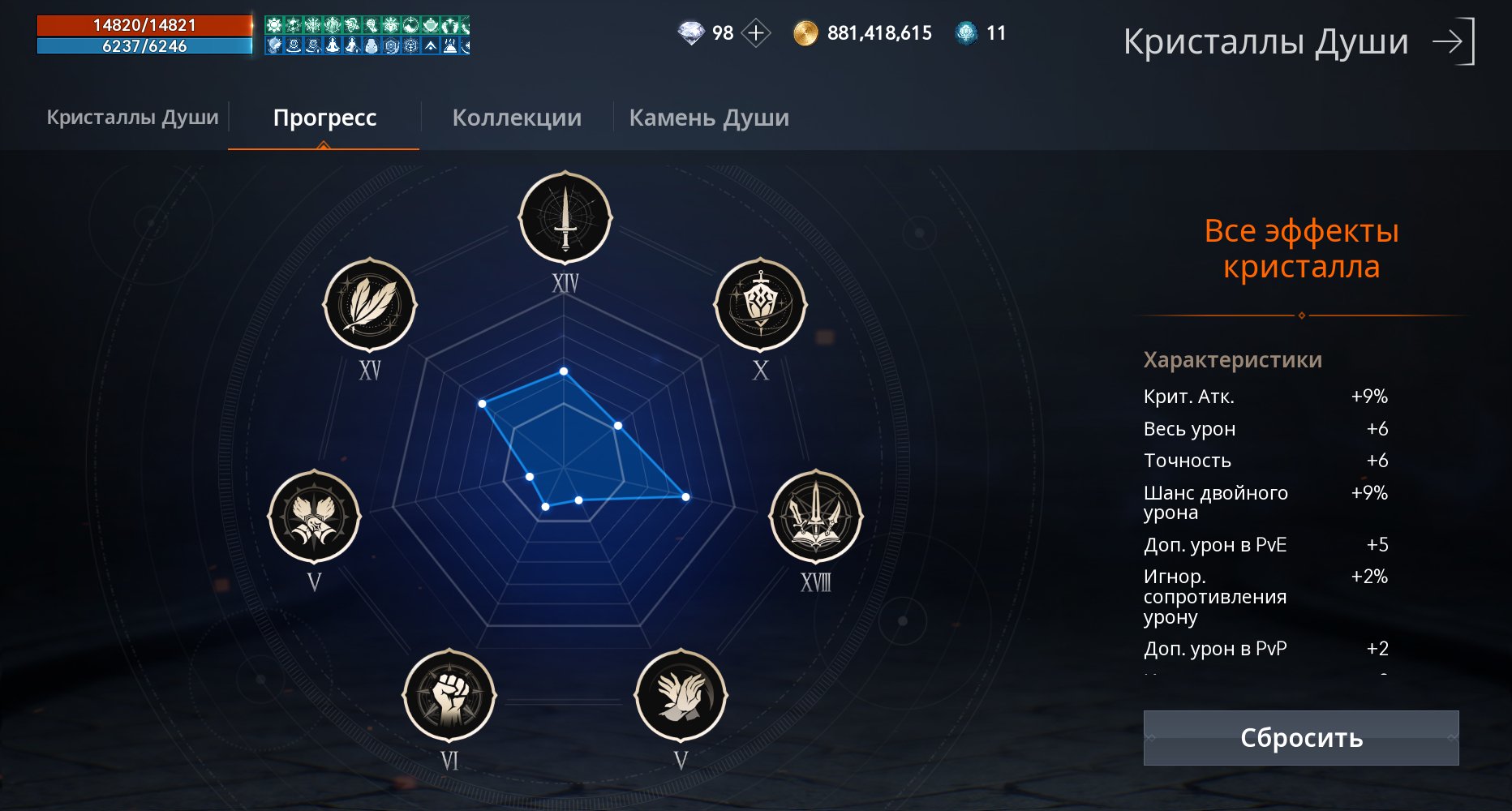
Task: Show the Камень Души tab
Action: pos(709,118)
